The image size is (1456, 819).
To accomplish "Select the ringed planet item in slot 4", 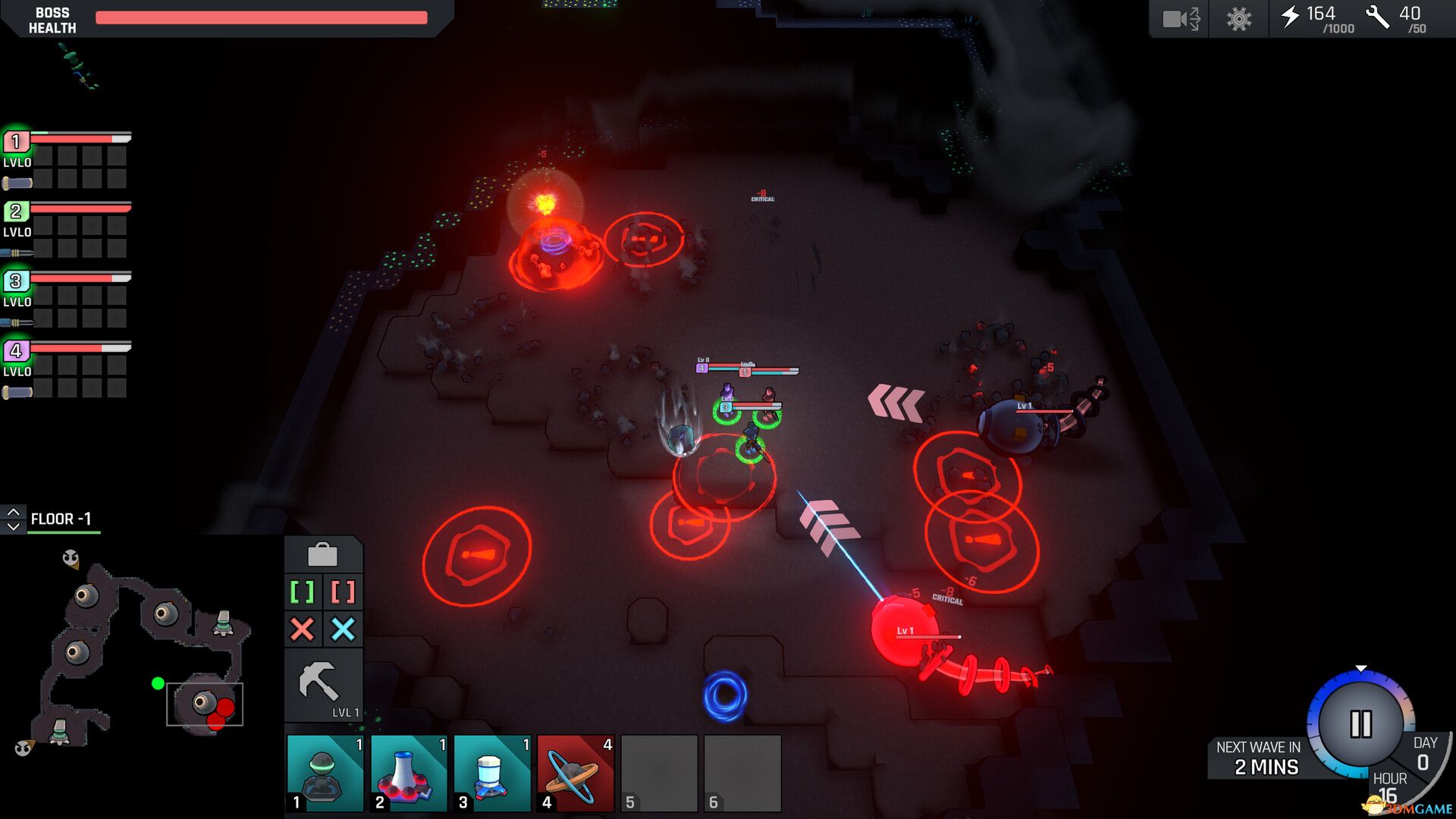I will coord(576,773).
